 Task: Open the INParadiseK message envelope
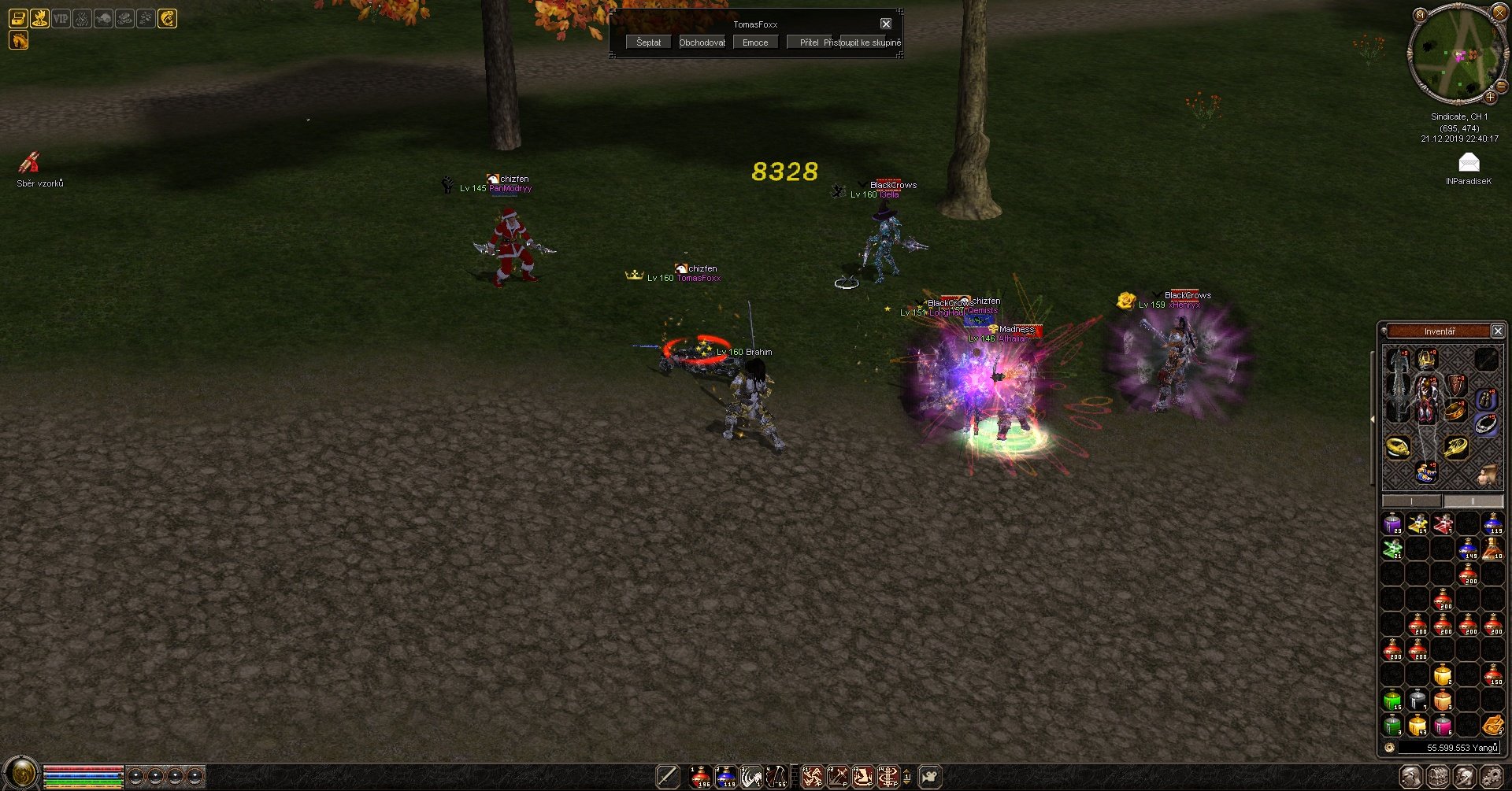point(1469,164)
